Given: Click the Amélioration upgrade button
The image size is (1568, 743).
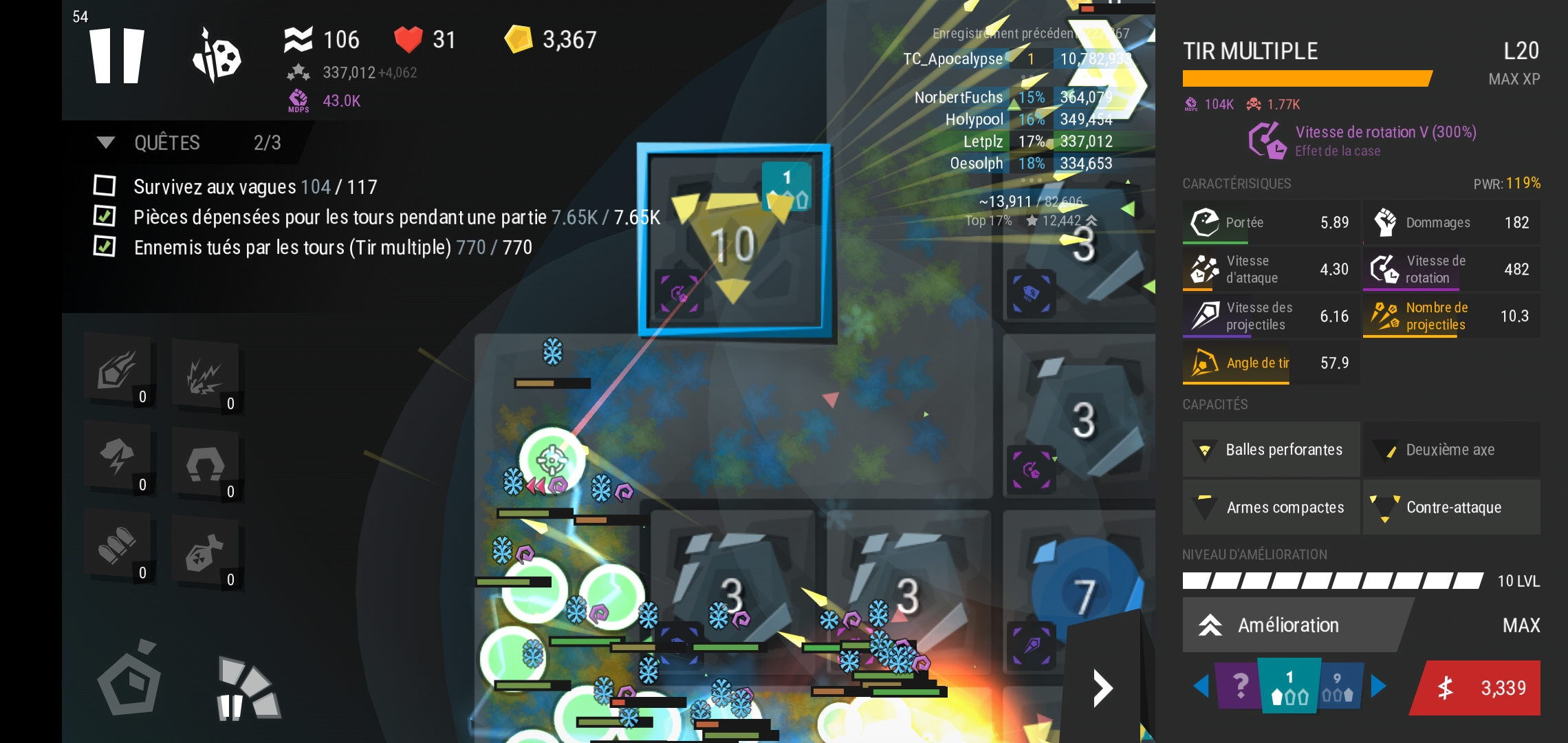Looking at the screenshot, I should (1289, 625).
